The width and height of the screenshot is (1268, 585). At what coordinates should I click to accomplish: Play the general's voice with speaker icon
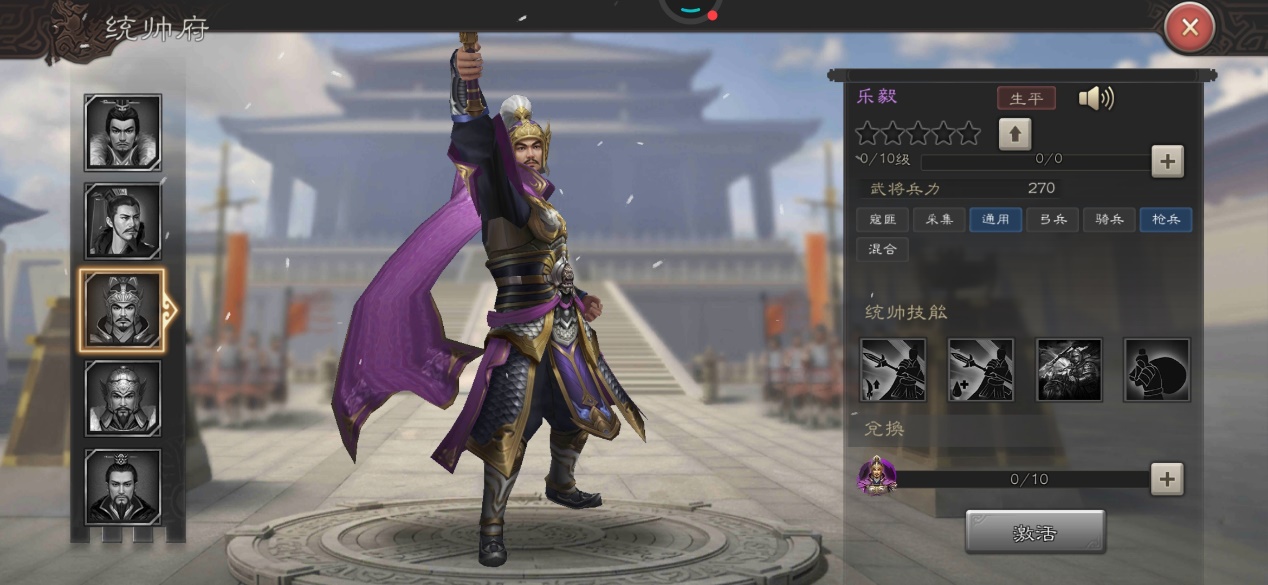[1095, 98]
